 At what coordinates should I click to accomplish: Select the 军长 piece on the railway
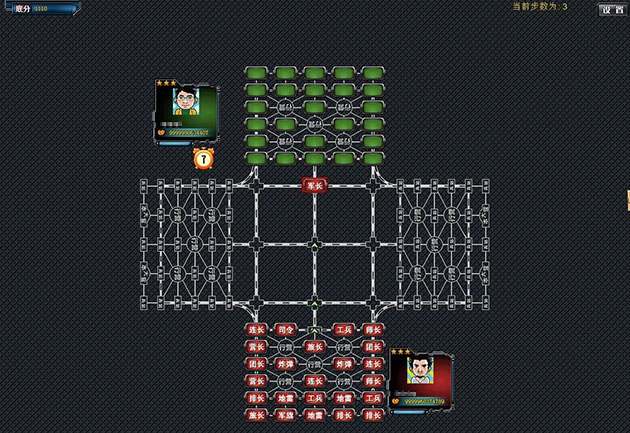click(314, 185)
